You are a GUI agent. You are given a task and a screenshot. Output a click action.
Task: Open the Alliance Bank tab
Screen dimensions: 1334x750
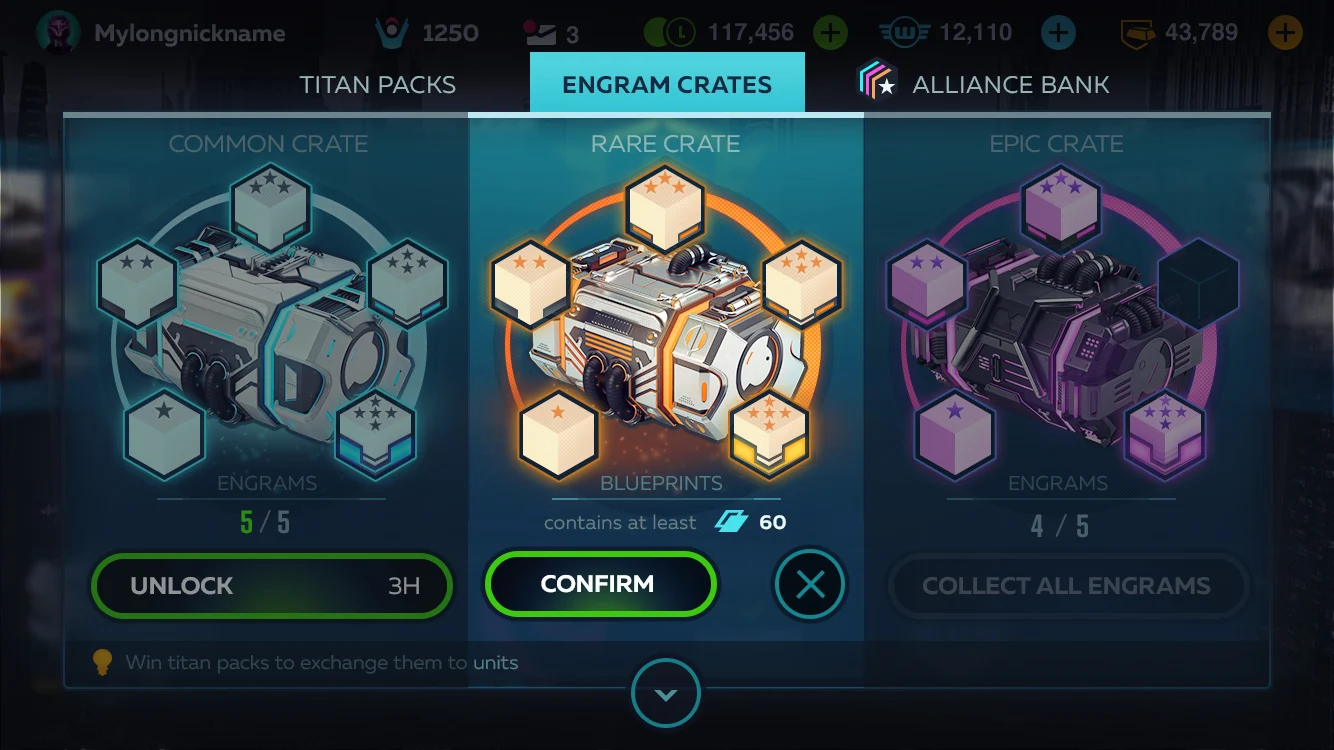(985, 85)
